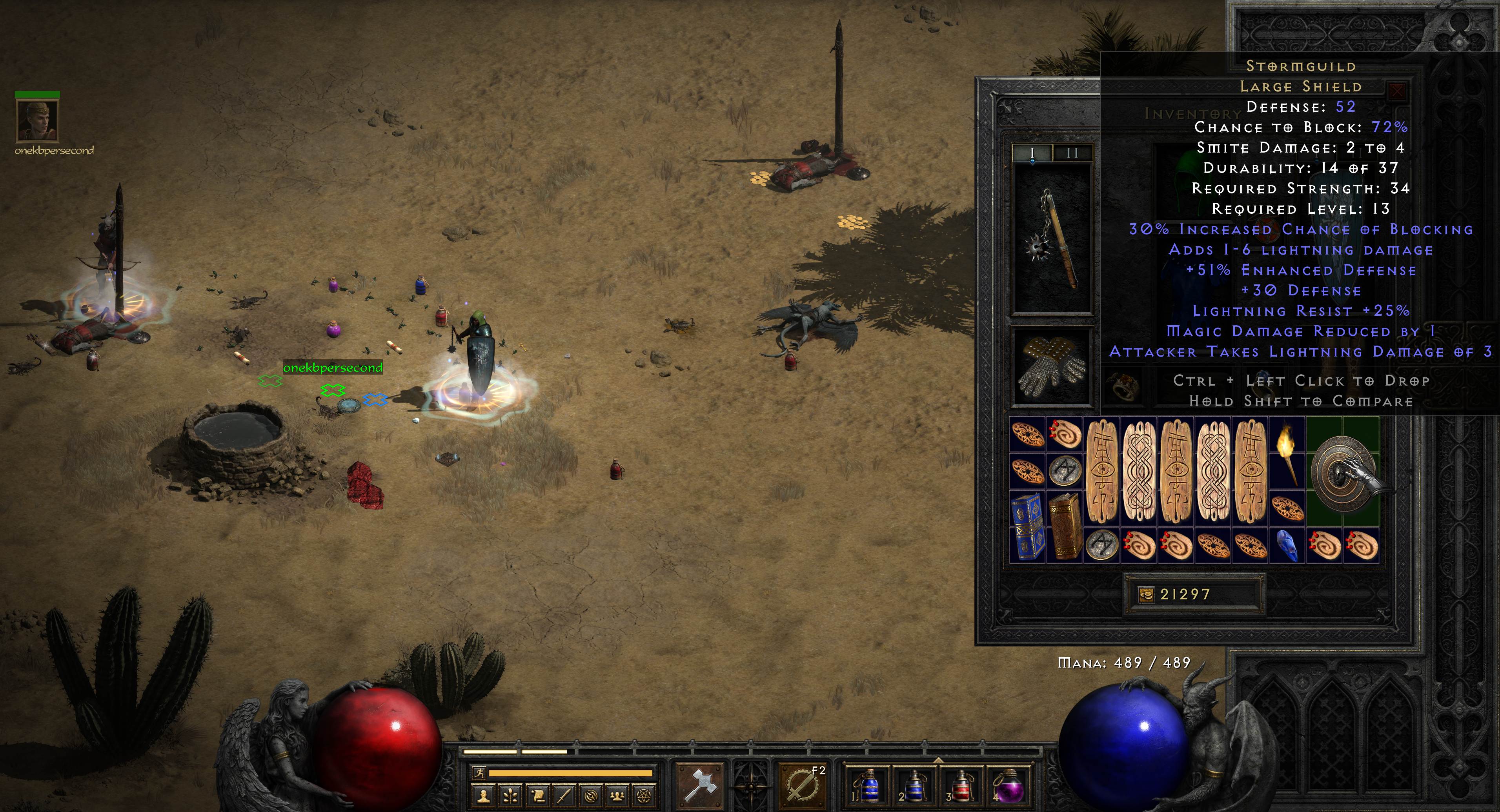
Task: Pick up the torch in inventory
Action: 1287,453
